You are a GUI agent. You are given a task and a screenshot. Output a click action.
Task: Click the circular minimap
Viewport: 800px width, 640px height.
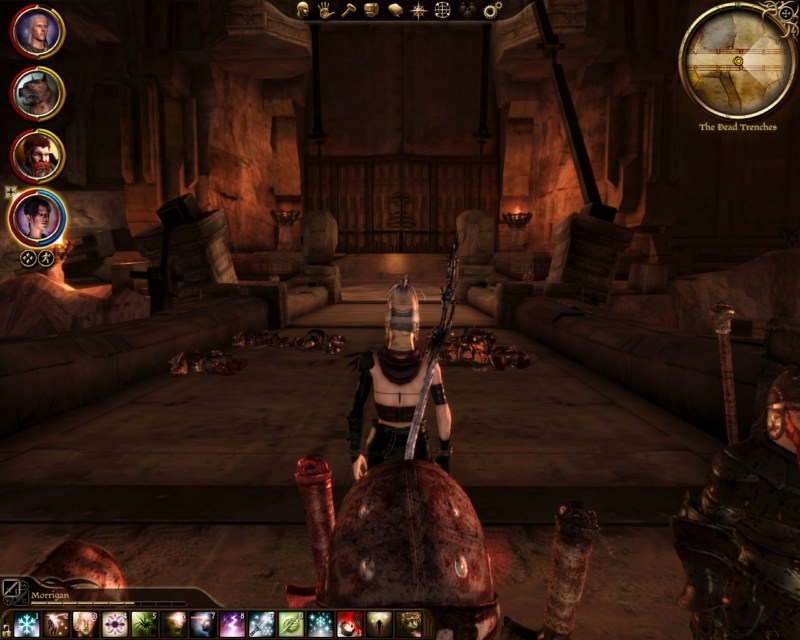point(737,60)
